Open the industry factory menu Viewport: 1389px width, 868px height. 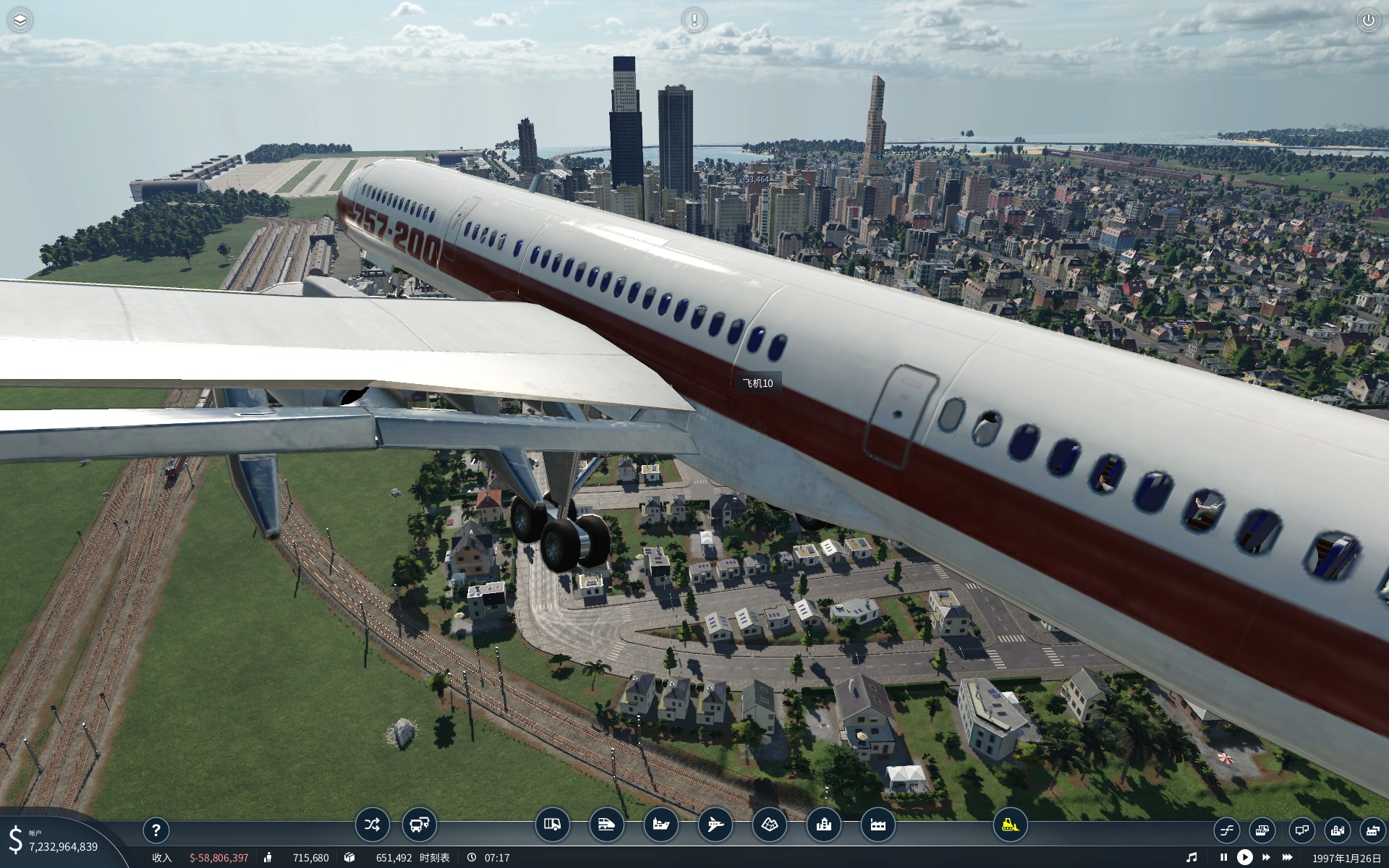pyautogui.click(x=878, y=825)
